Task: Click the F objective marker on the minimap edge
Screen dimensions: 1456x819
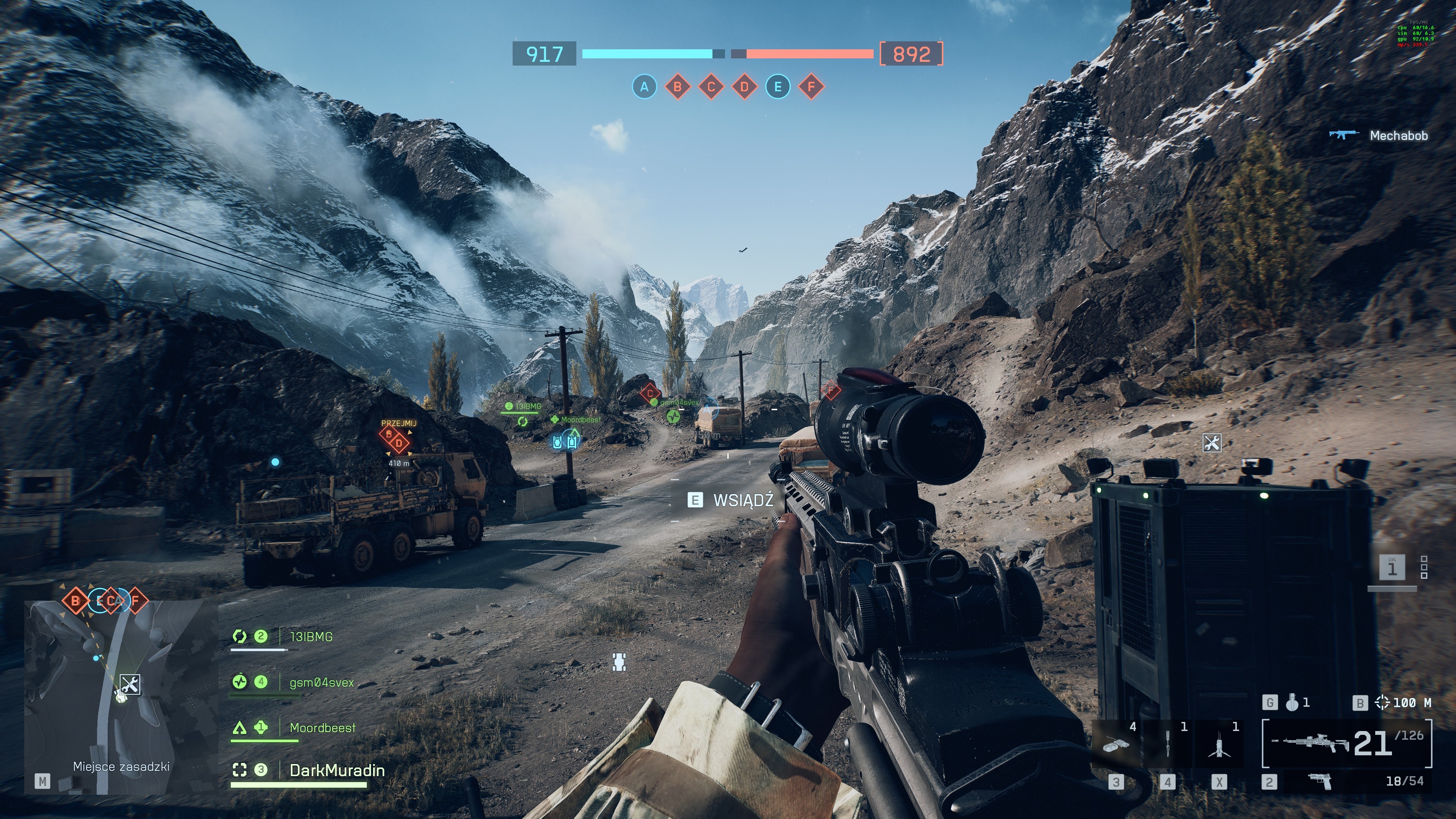Action: pos(136,600)
